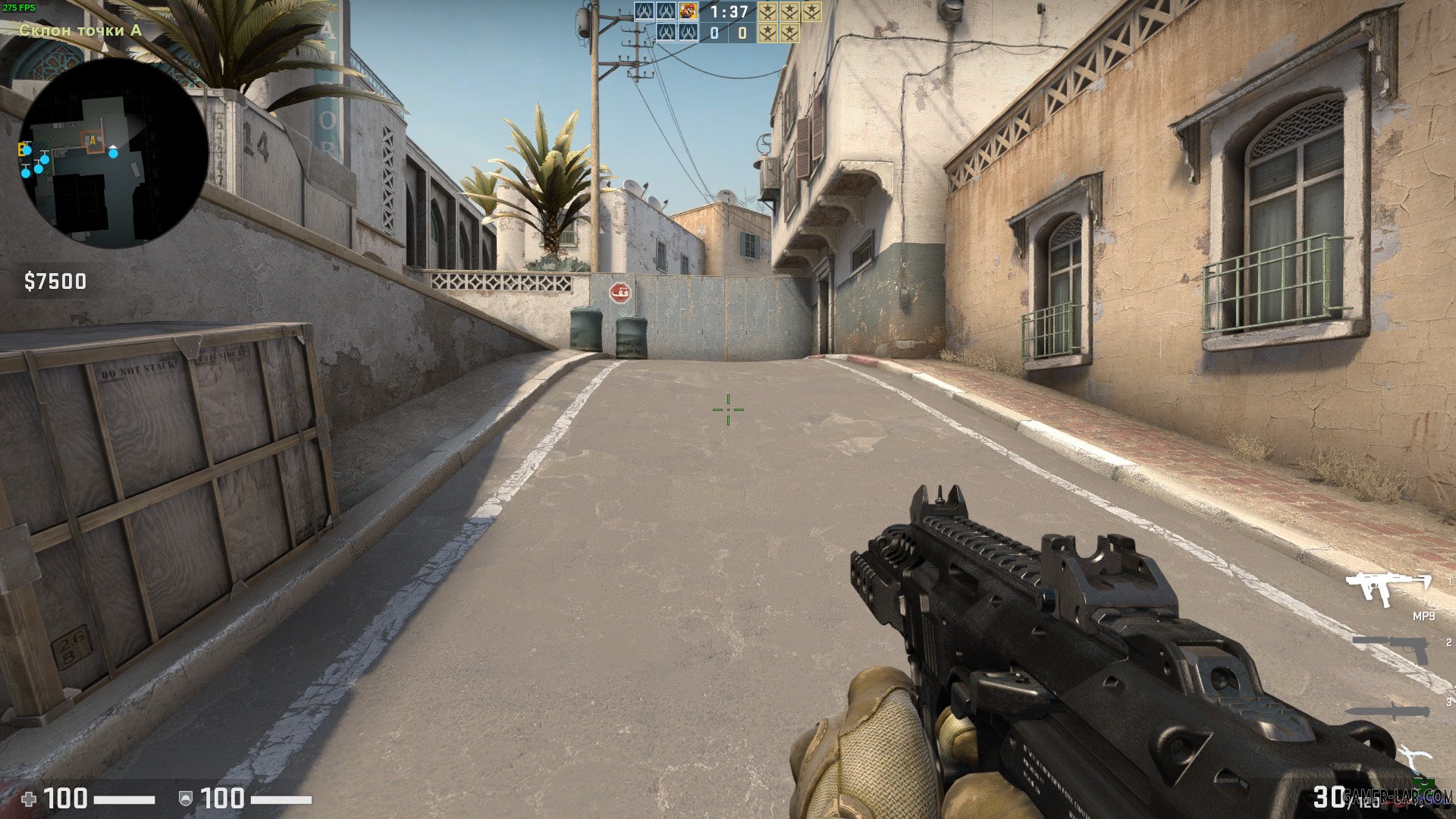The width and height of the screenshot is (1456, 819).
Task: Click a Terrorist round-win star medal
Action: 769,11
